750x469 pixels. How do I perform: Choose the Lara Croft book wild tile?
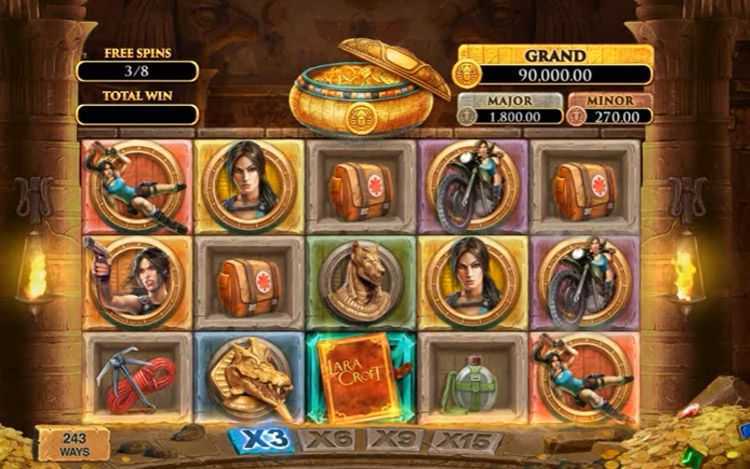360,378
